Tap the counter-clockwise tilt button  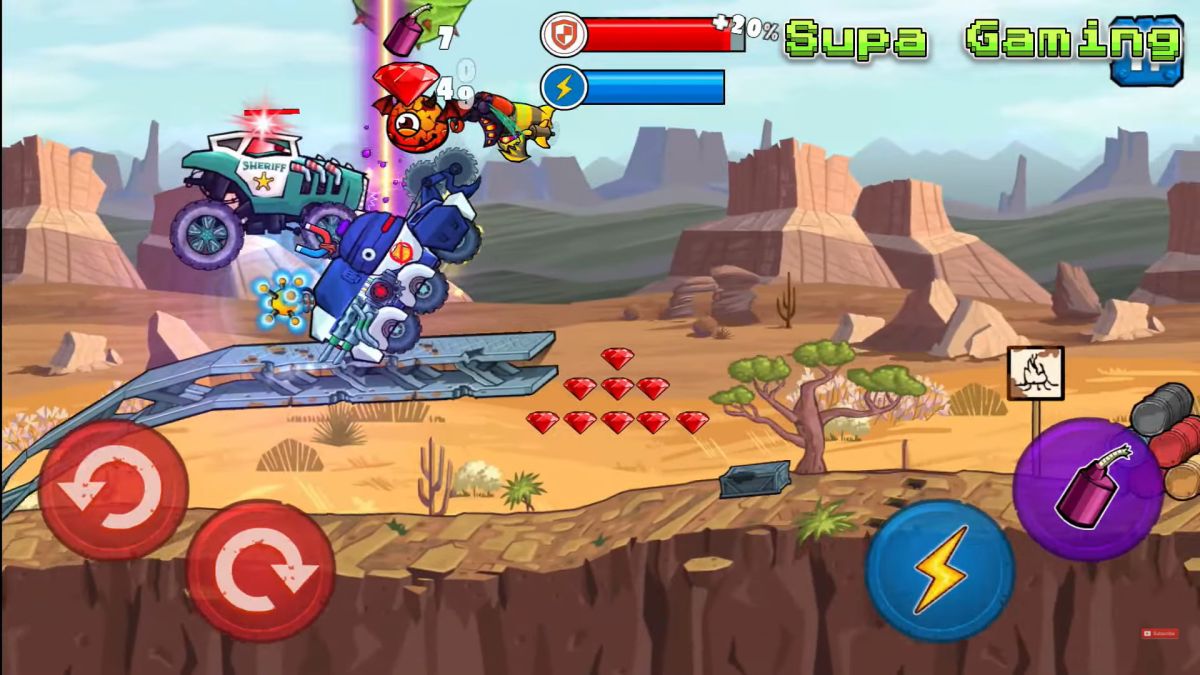(x=113, y=489)
